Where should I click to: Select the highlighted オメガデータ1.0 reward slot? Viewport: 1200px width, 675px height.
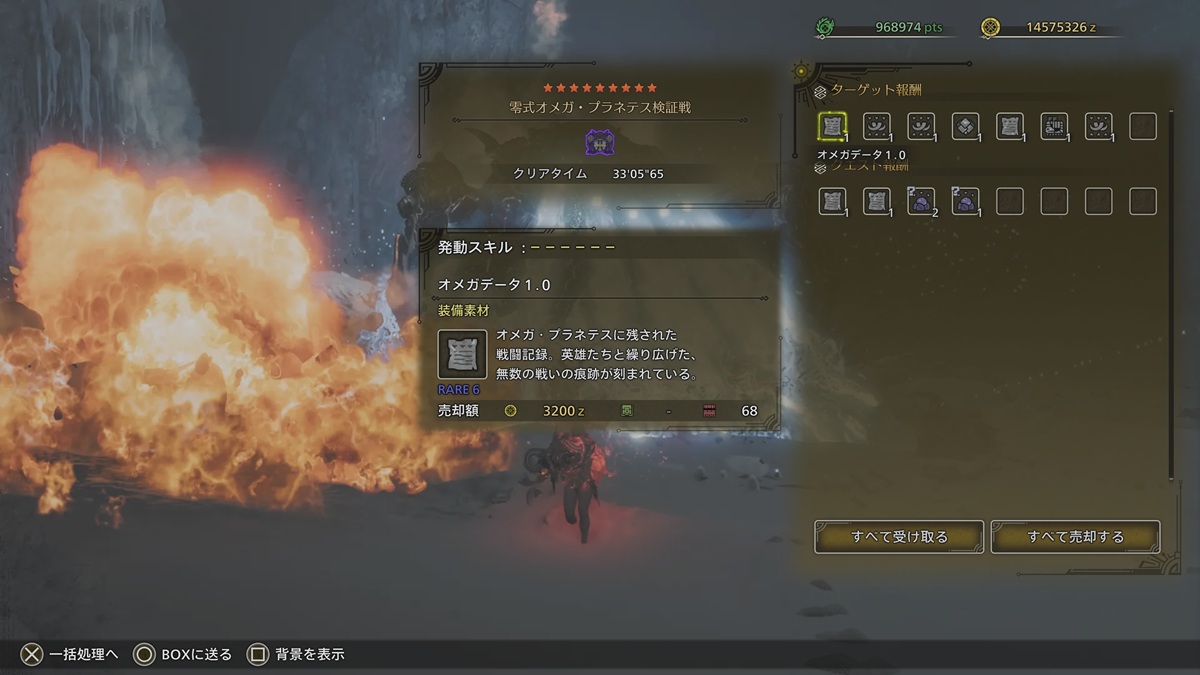point(833,126)
